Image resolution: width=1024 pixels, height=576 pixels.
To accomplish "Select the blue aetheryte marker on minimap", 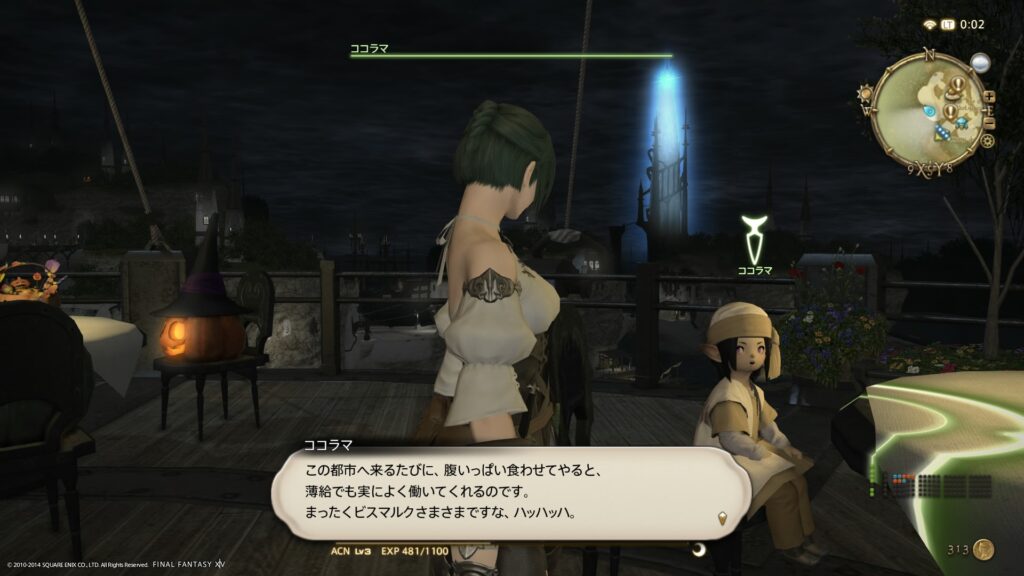I will (930, 110).
